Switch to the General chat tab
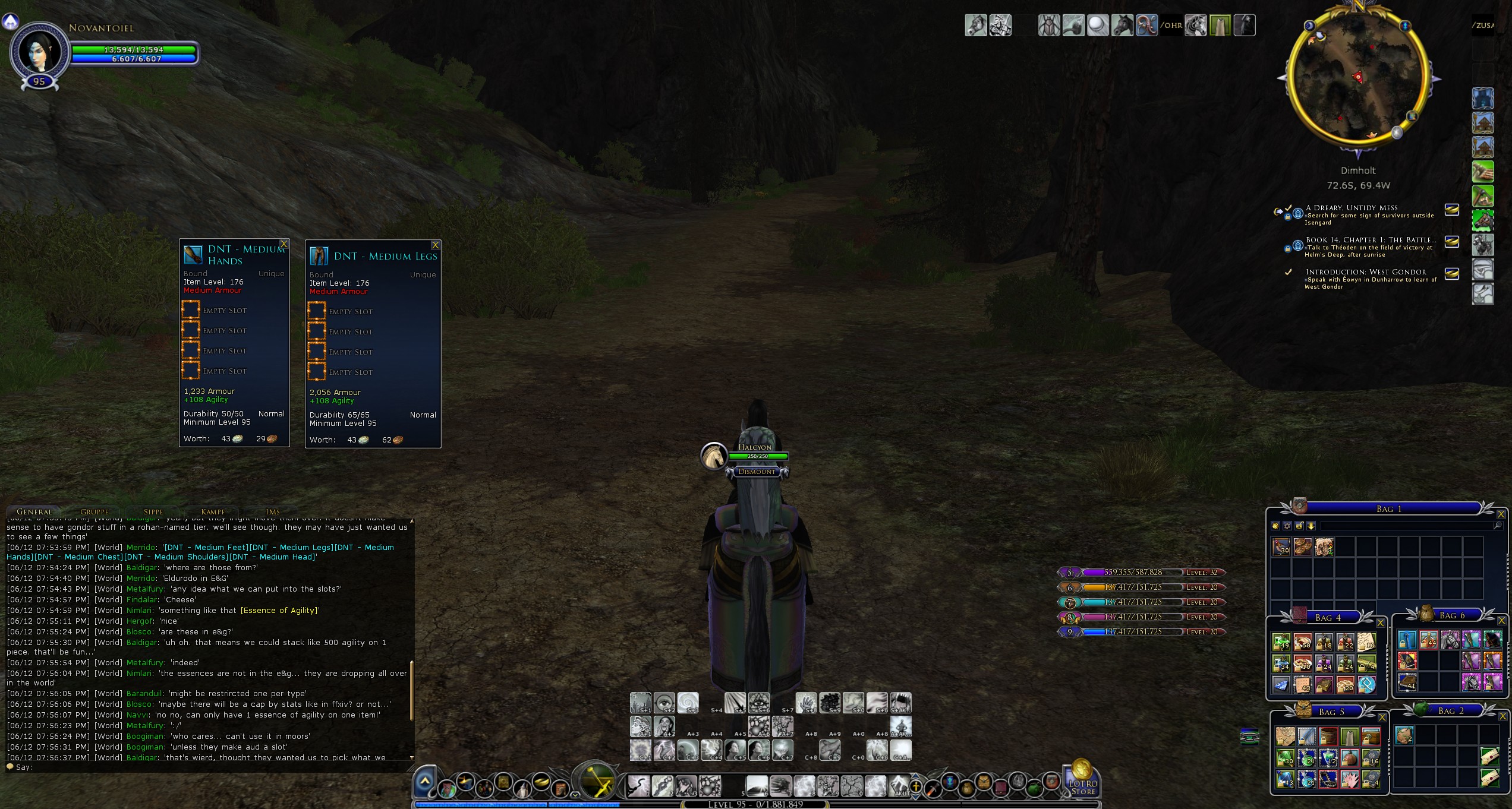Image resolution: width=1512 pixels, height=809 pixels. pos(34,511)
